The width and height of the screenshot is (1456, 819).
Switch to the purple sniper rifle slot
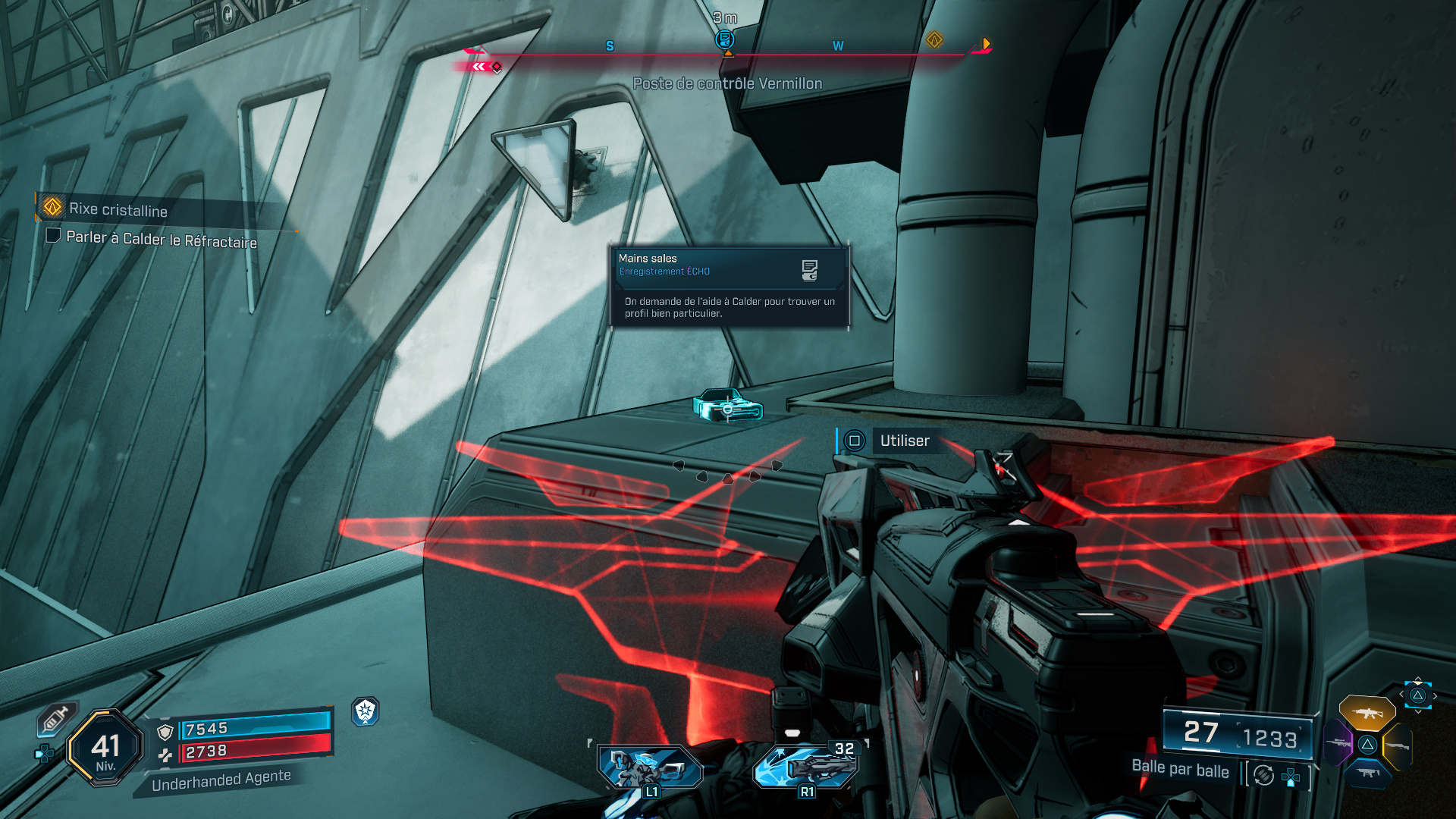[1338, 742]
